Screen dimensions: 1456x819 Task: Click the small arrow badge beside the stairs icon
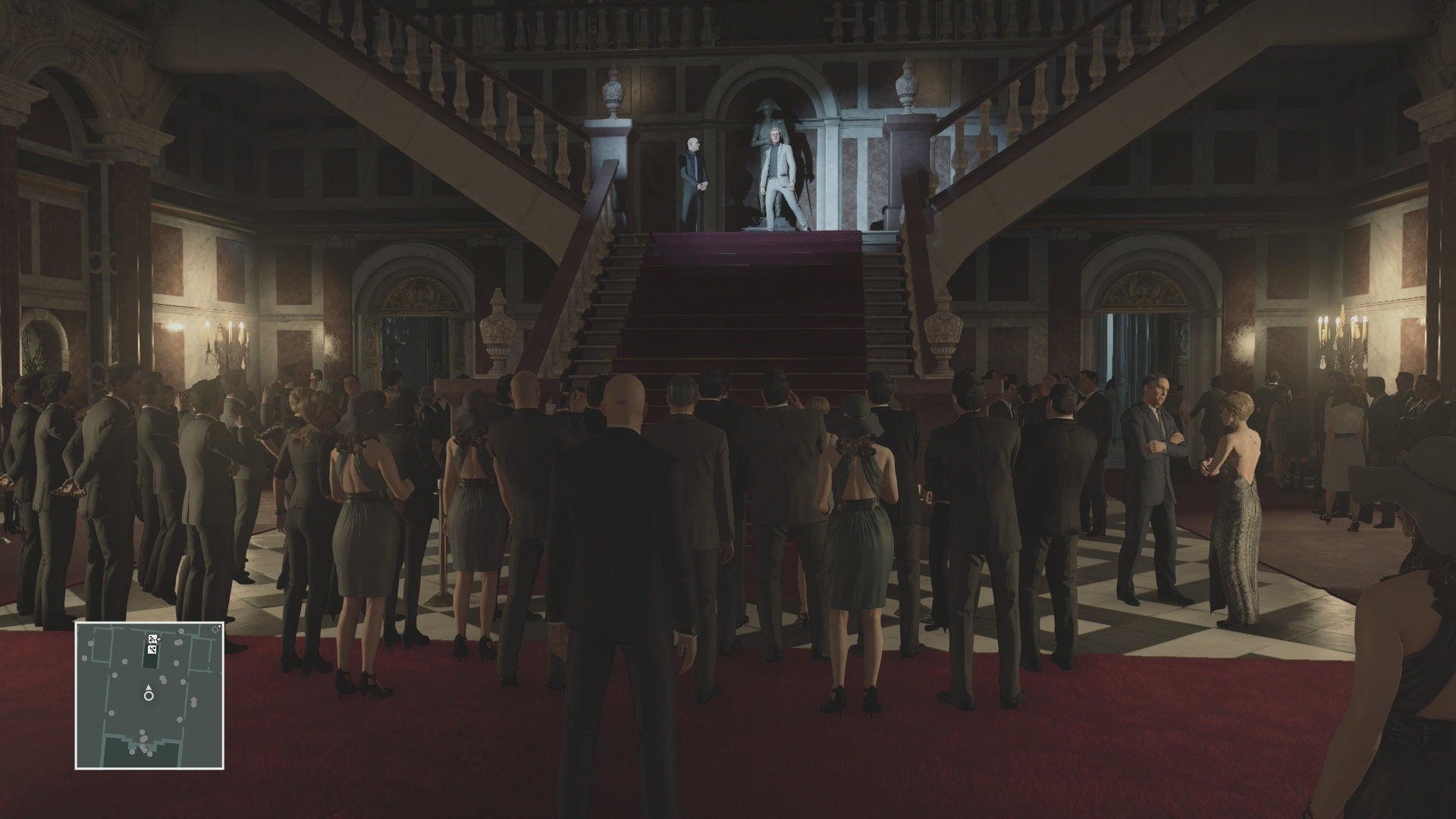(159, 639)
